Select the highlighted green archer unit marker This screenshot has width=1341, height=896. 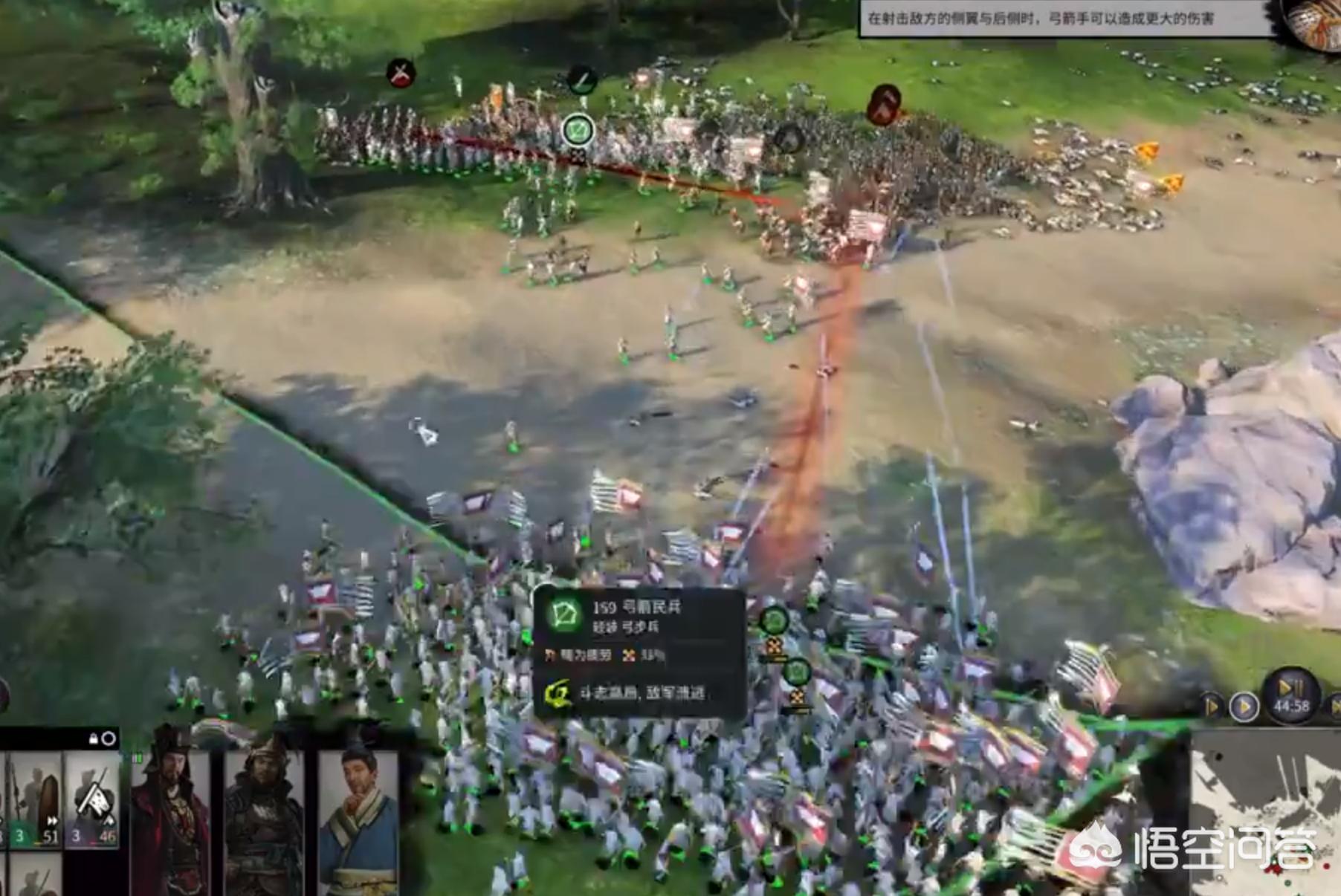coord(578,132)
